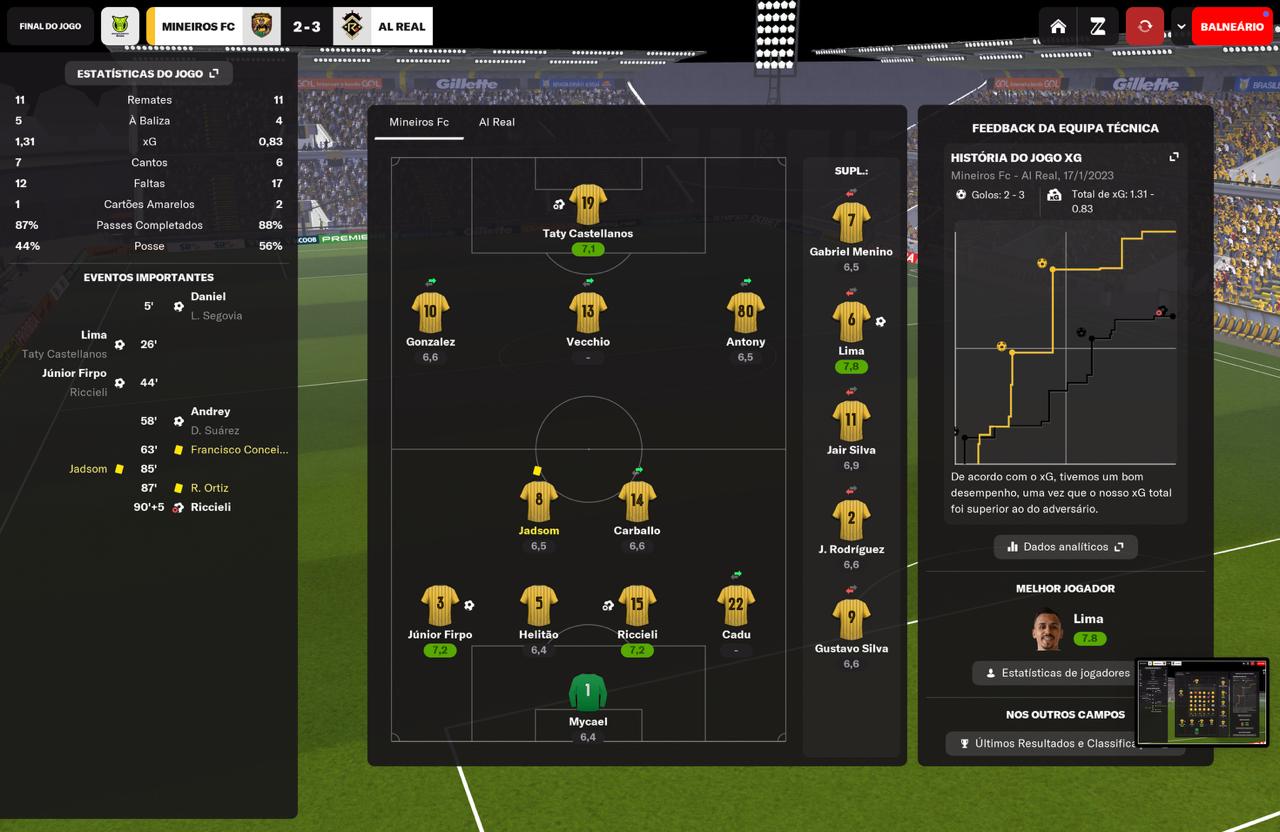Viewport: 1280px width, 832px height.
Task: Expand Estatísticas do Jogo panel
Action: click(148, 74)
